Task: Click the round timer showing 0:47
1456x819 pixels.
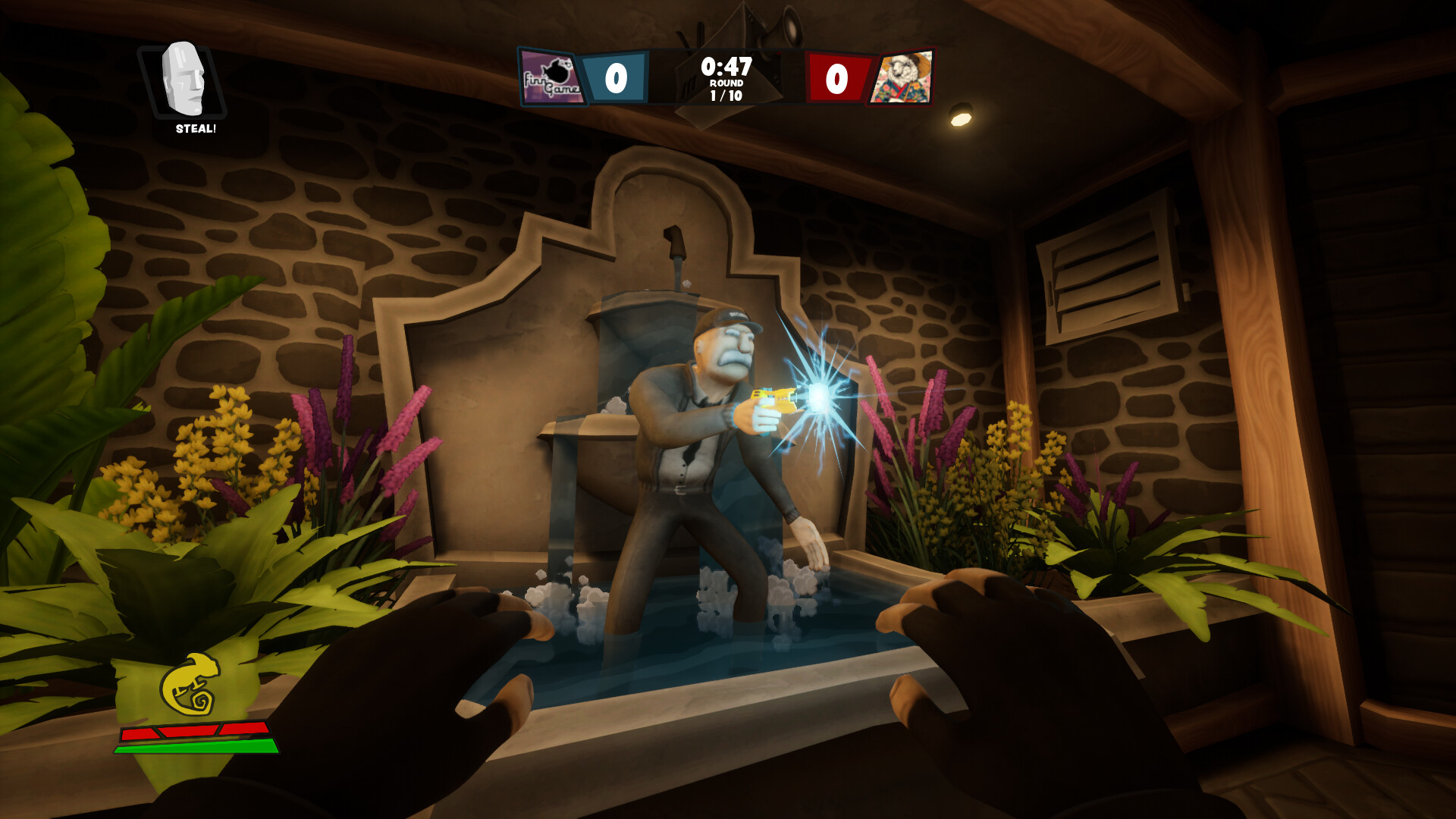Action: [x=726, y=67]
